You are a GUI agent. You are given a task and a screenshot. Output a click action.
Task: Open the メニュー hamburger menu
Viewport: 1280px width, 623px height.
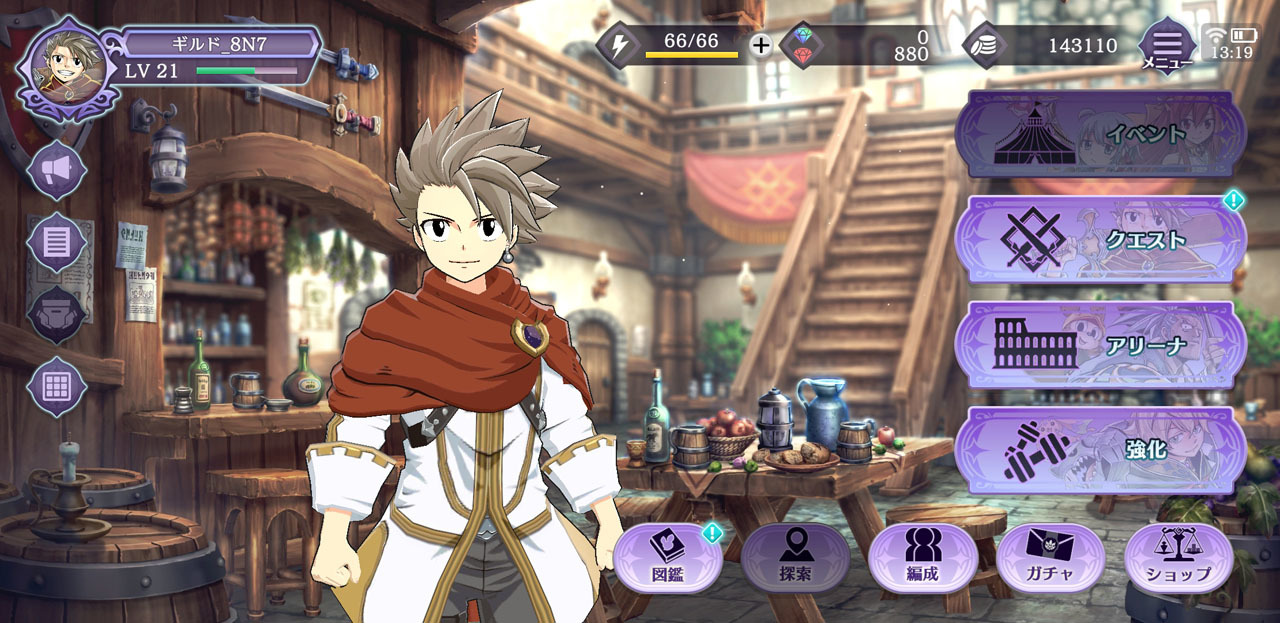pyautogui.click(x=1167, y=45)
